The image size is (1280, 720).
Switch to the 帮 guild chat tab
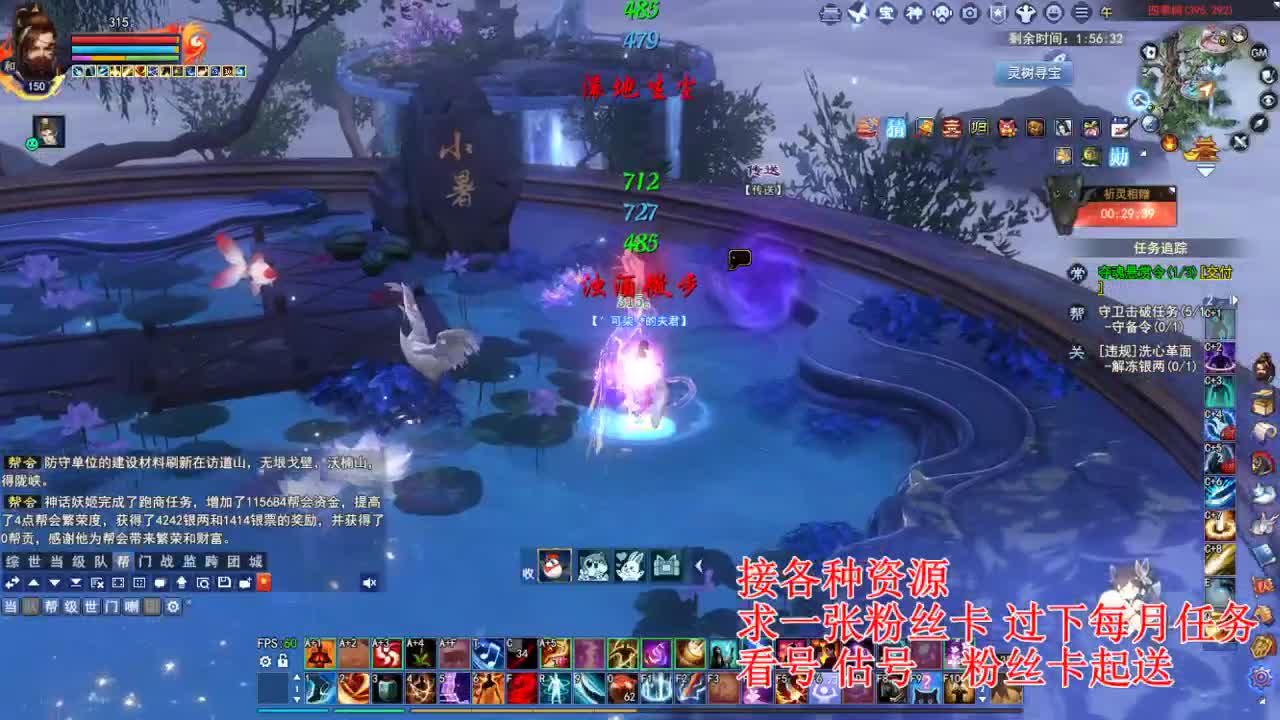(x=124, y=560)
